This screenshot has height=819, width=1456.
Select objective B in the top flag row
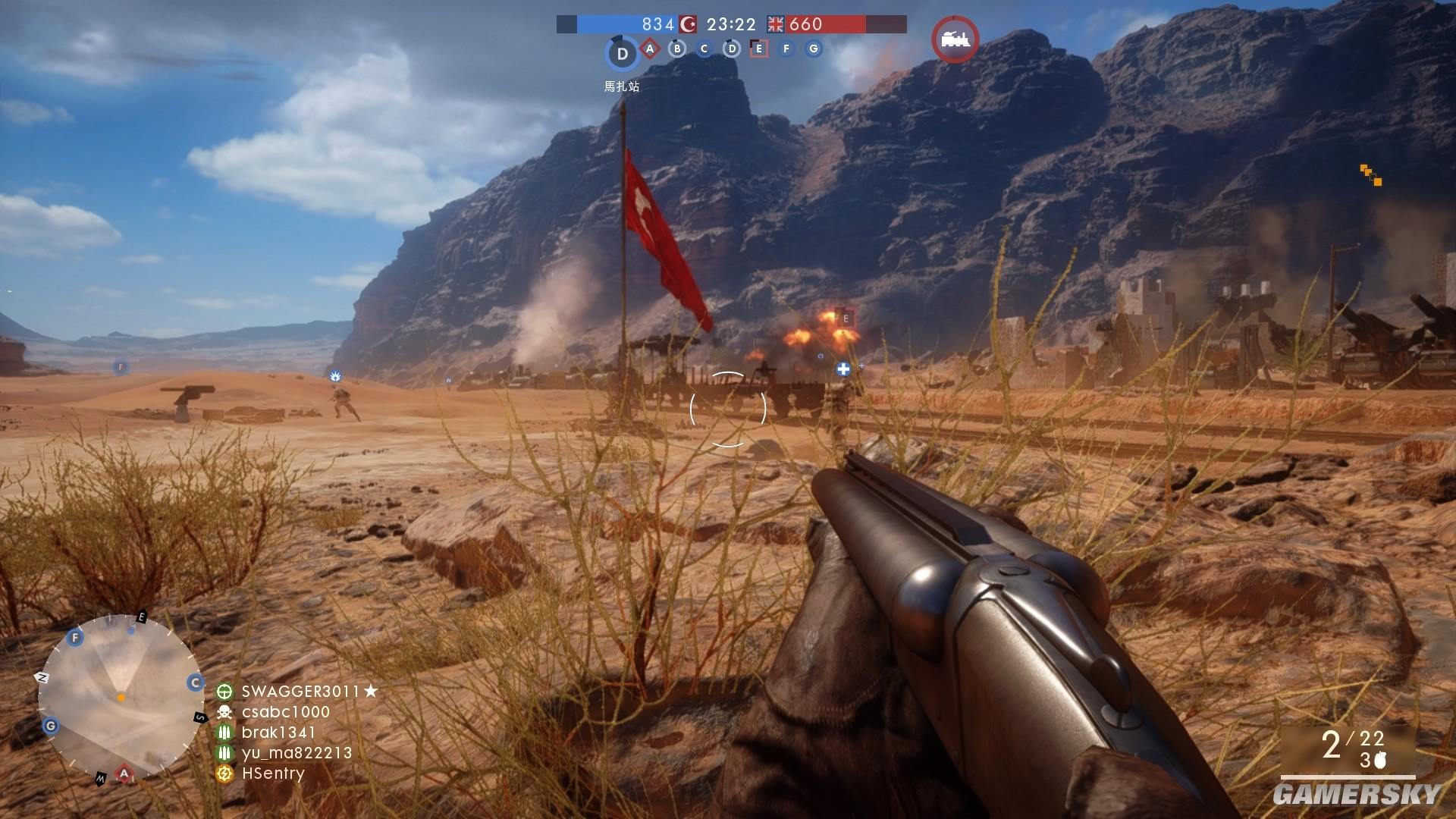click(x=677, y=49)
